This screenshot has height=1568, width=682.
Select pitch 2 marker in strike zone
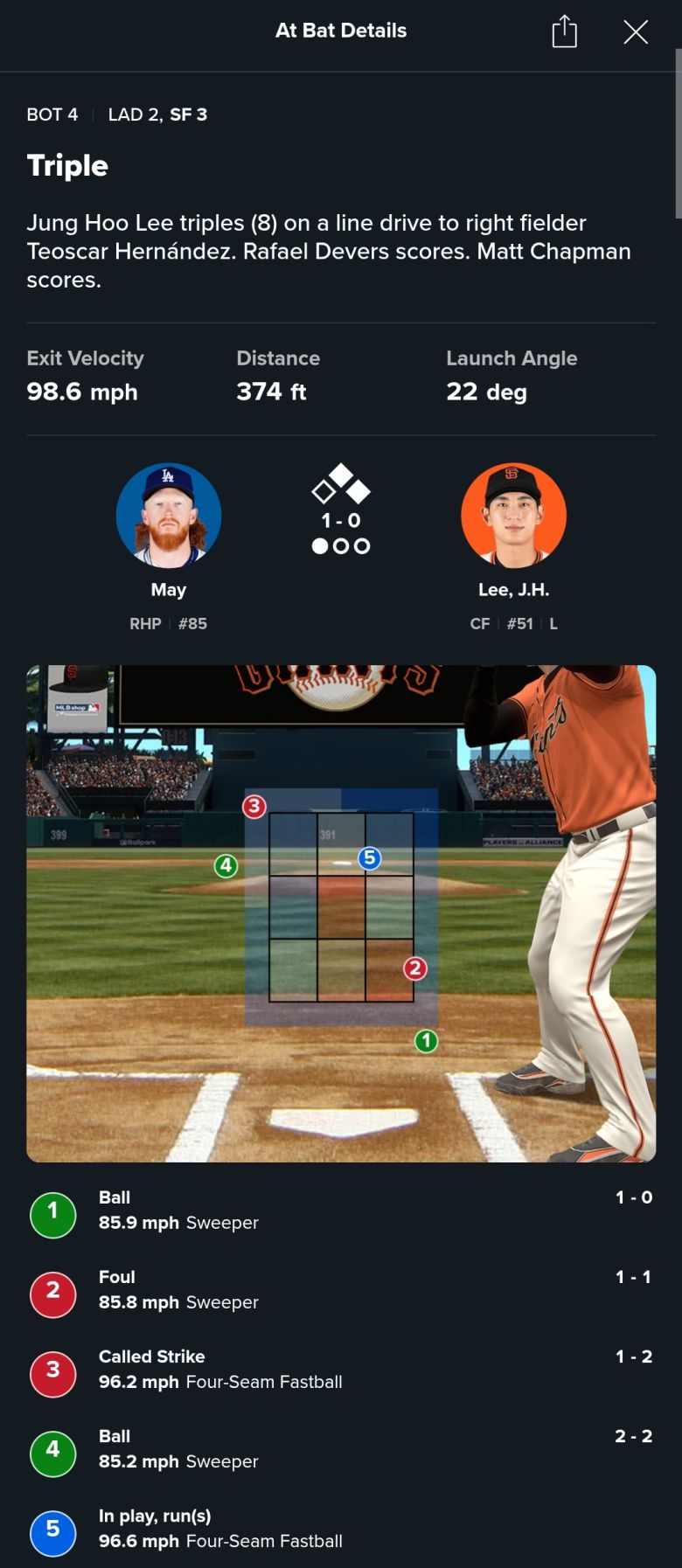click(x=415, y=968)
